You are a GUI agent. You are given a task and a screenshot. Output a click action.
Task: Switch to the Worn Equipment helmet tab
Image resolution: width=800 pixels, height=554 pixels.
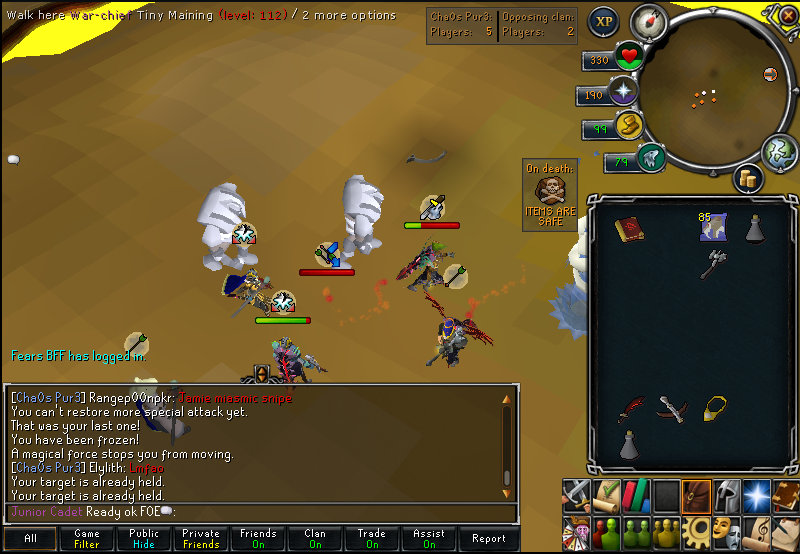[x=727, y=494]
